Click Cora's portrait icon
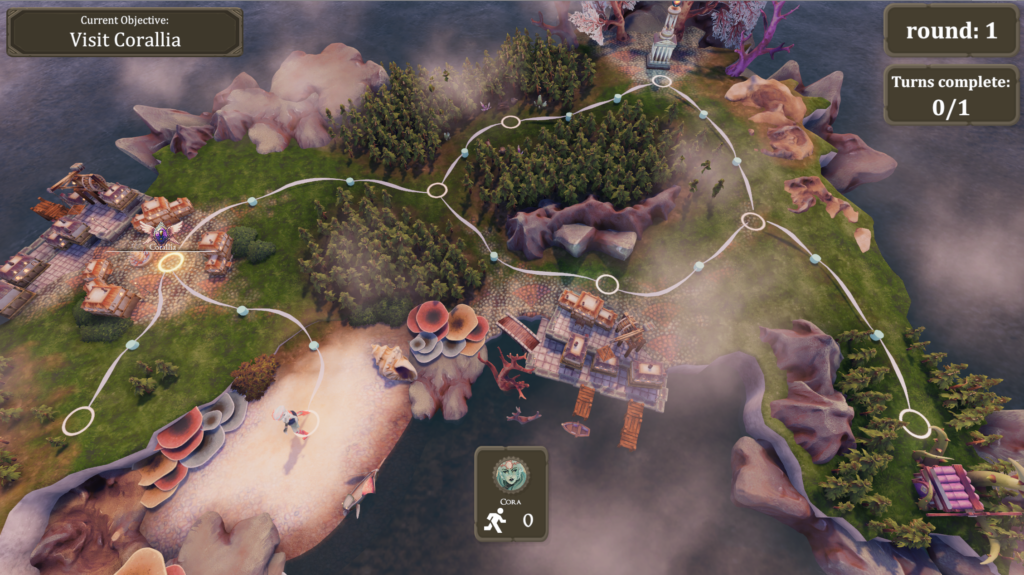Viewport: 1024px width, 575px height. pyautogui.click(x=511, y=472)
